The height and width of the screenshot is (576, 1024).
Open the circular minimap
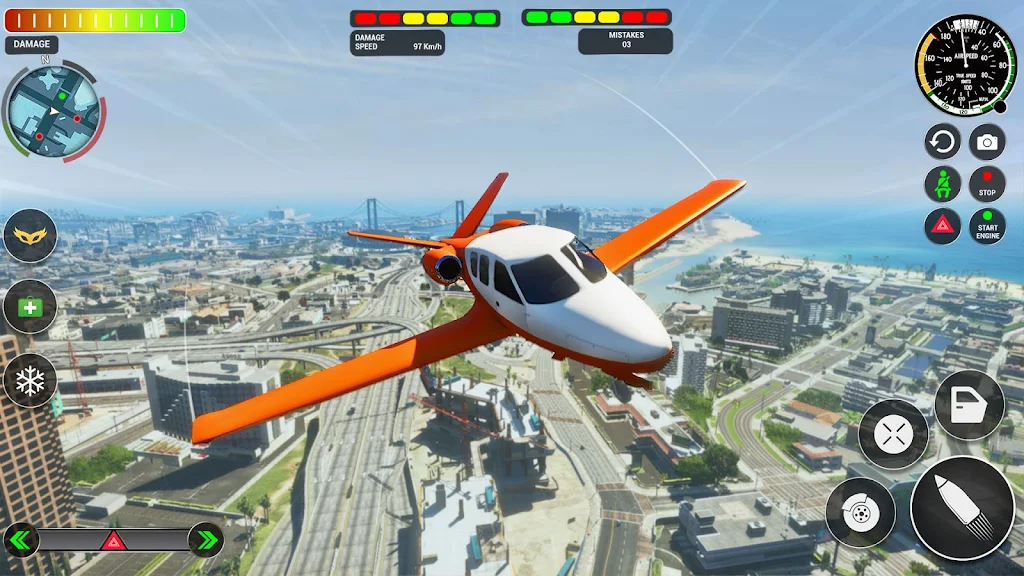(x=53, y=110)
